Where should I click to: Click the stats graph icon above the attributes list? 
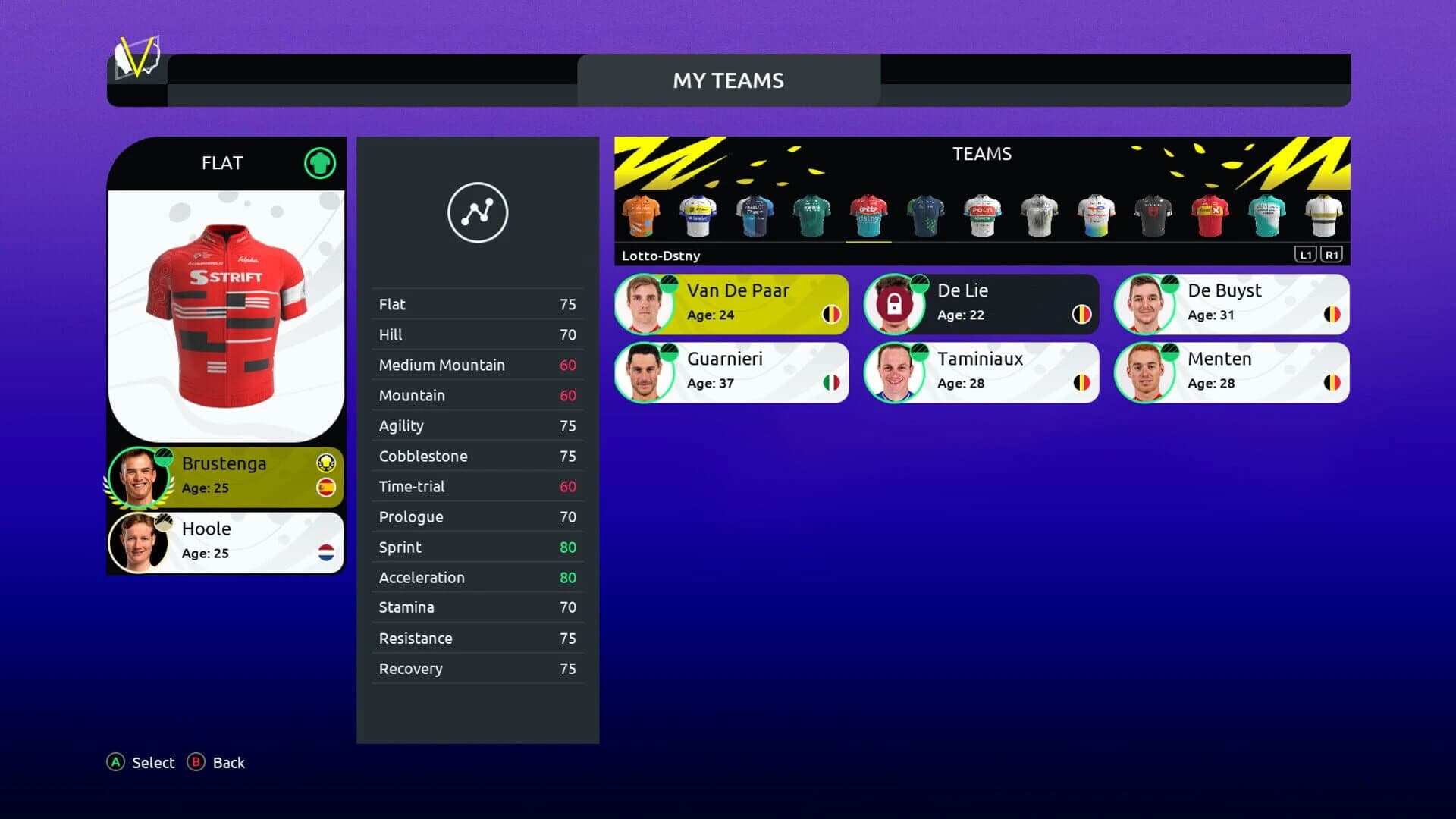(x=478, y=213)
